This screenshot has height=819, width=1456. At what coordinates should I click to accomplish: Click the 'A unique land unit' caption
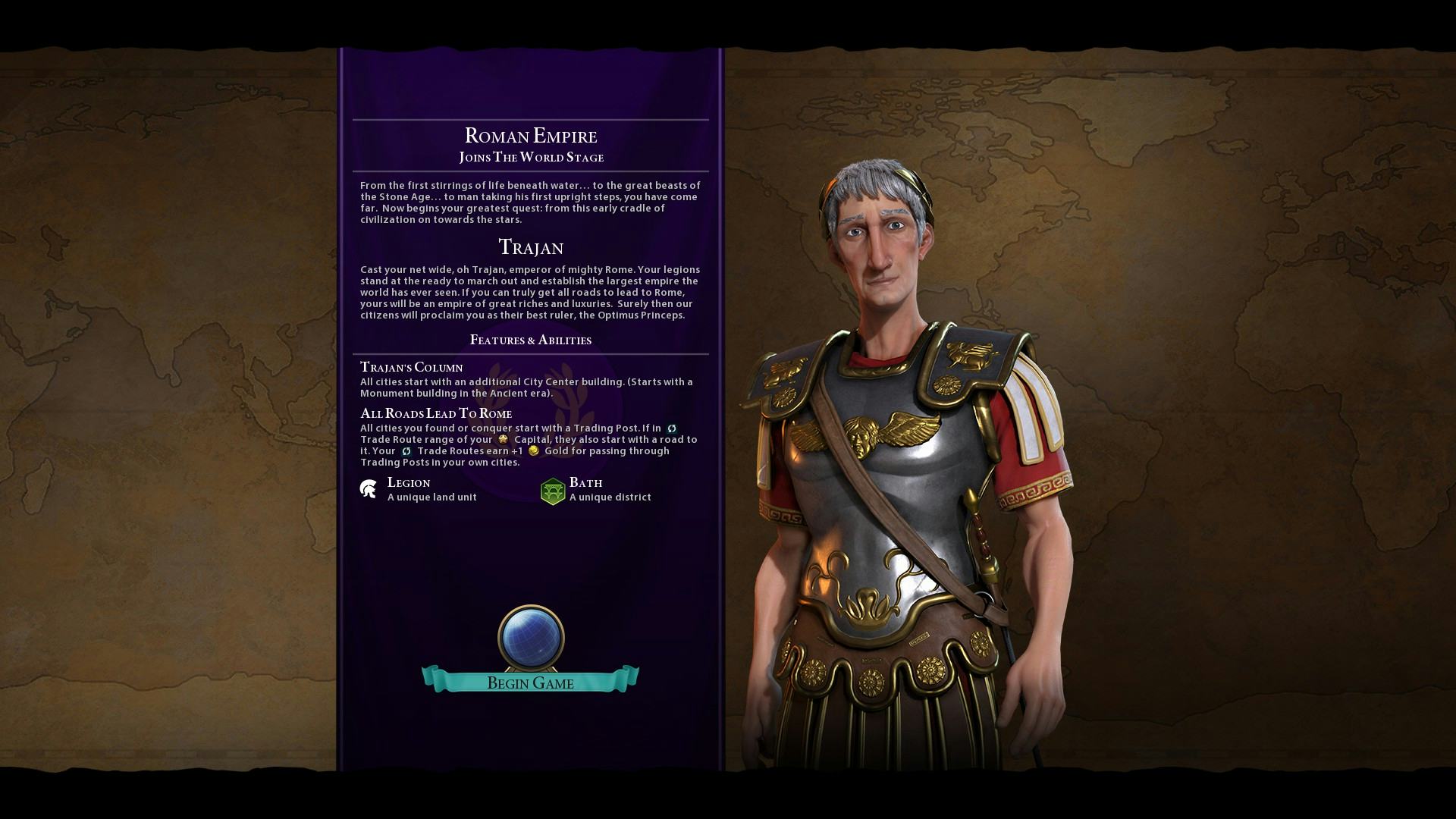pos(431,497)
